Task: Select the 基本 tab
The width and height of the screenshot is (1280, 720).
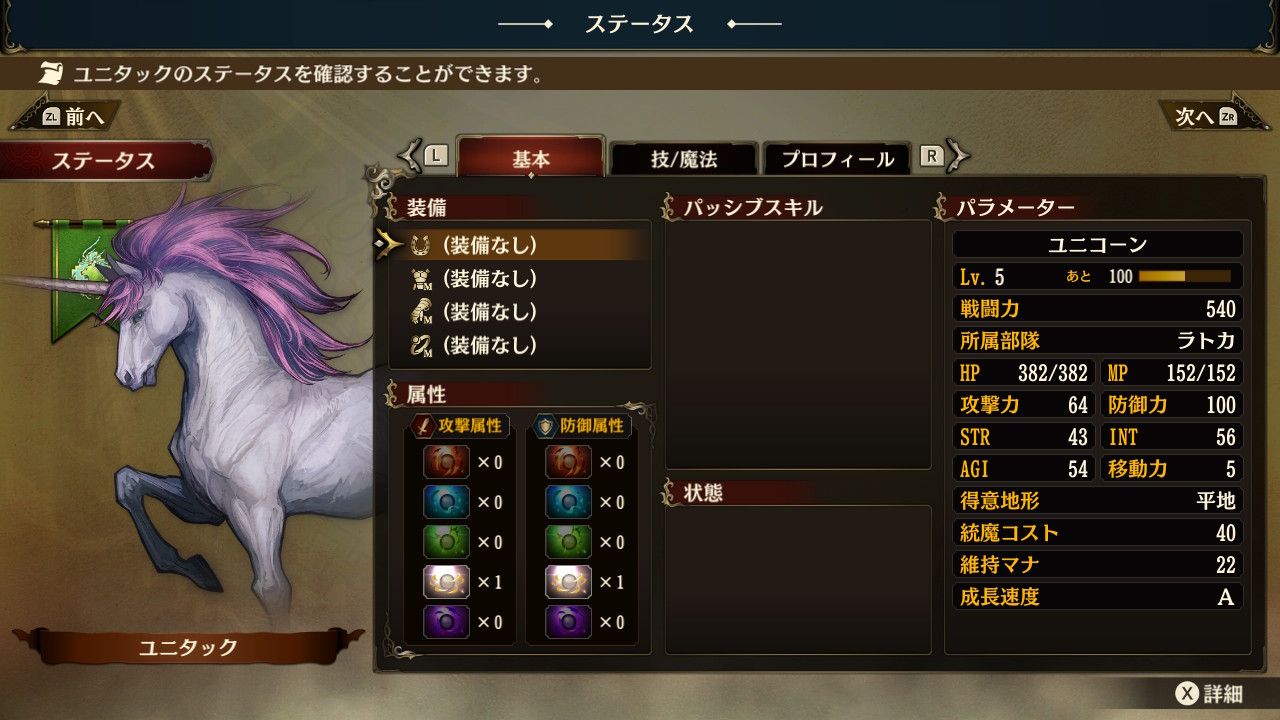Action: (530, 159)
